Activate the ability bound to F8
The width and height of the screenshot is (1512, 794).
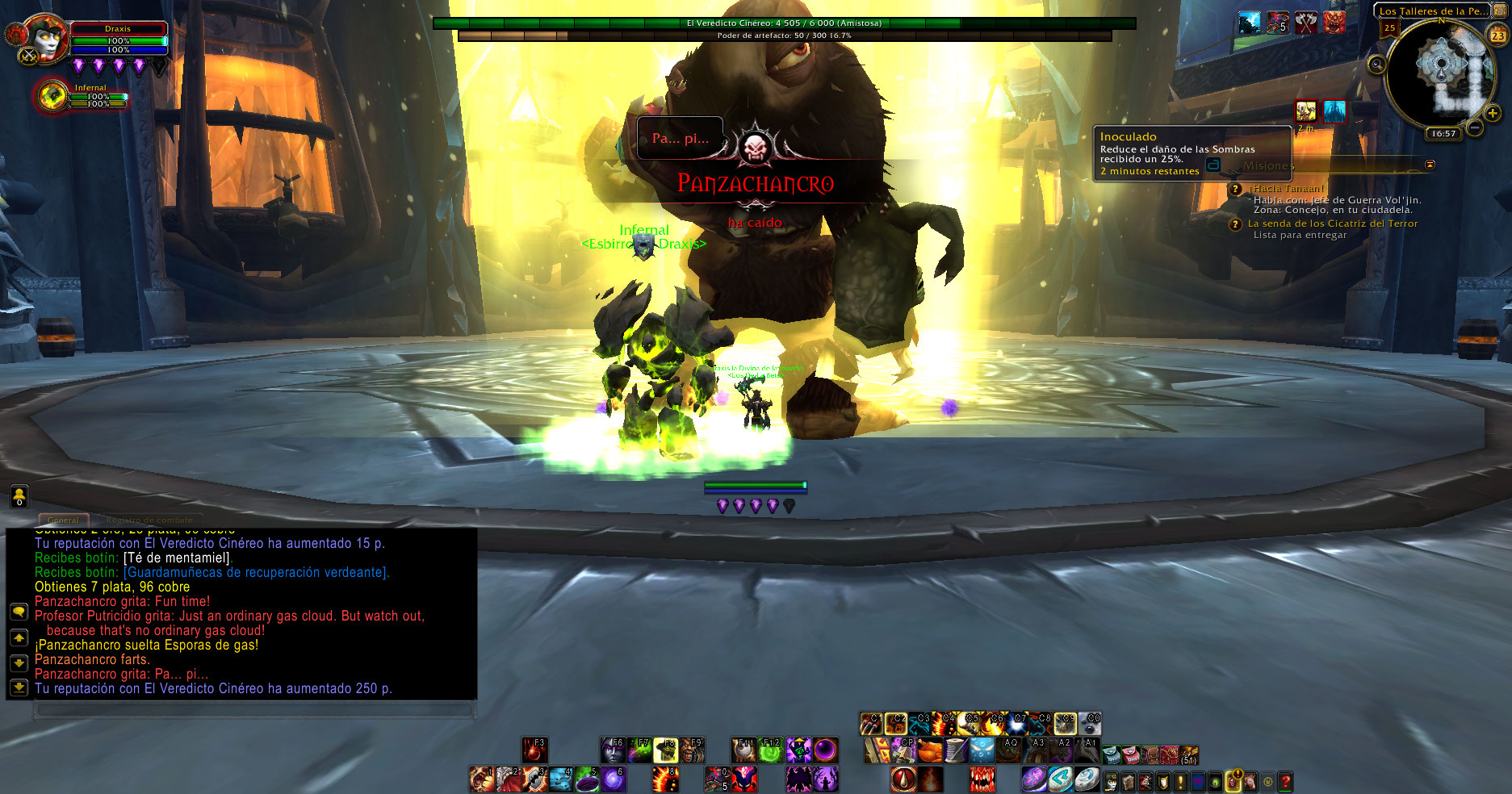point(666,750)
